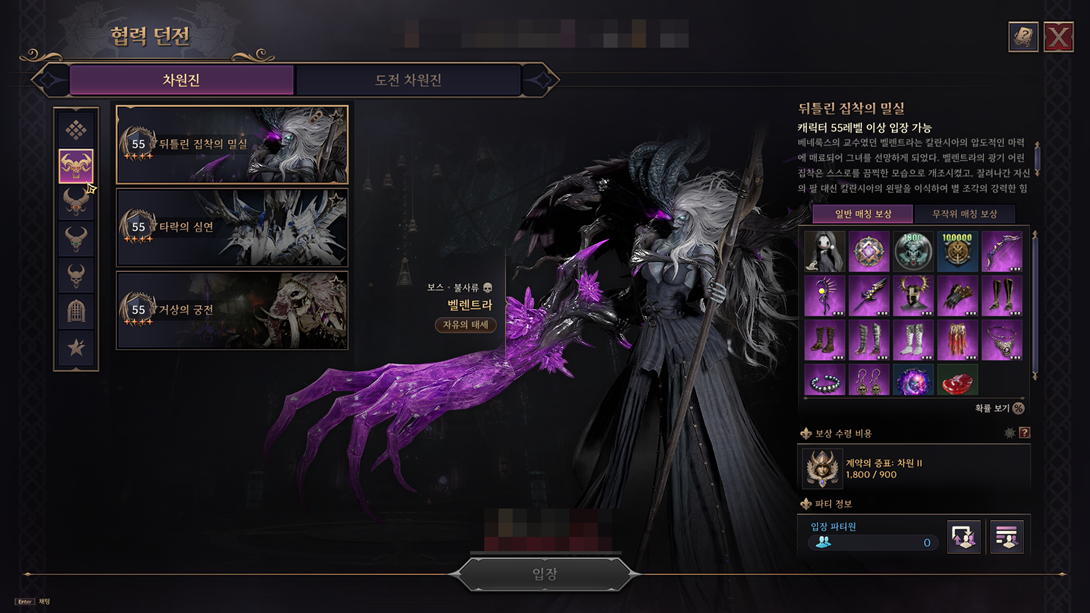This screenshot has height=613, width=1090.
Task: Open 확률 보기 percent button
Action: click(x=1018, y=408)
